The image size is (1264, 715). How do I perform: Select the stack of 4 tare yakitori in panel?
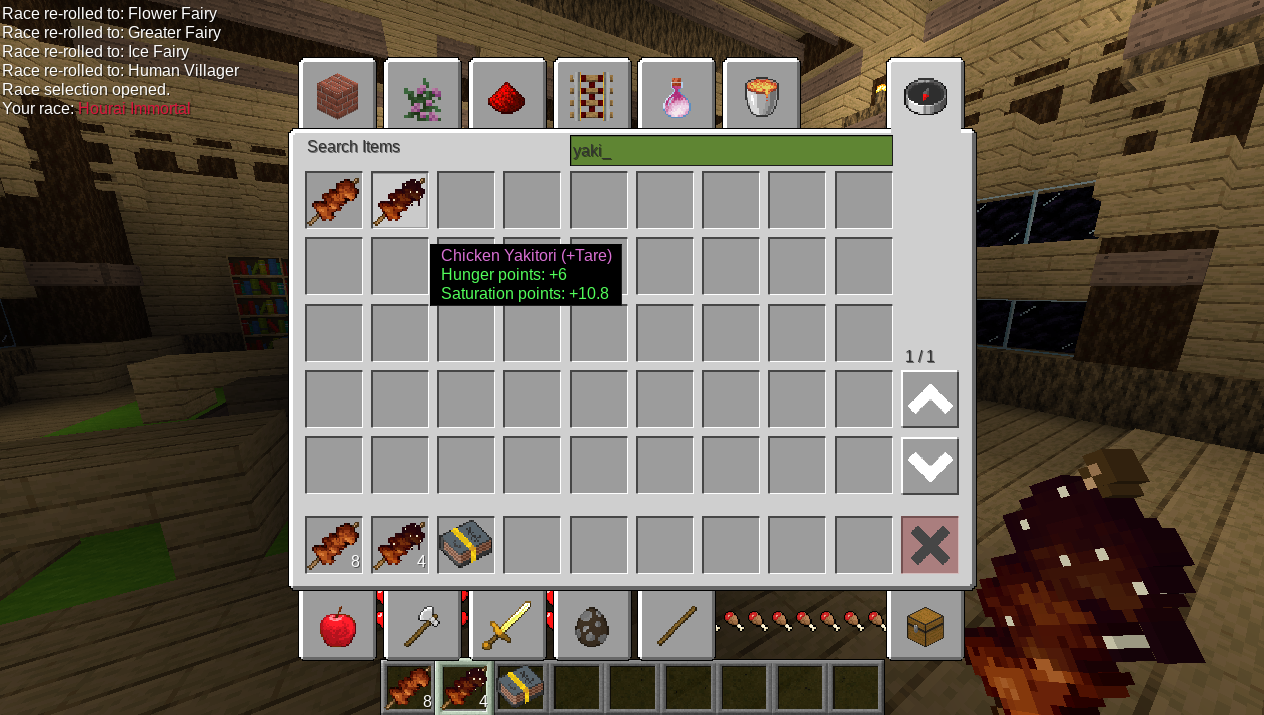pos(400,545)
